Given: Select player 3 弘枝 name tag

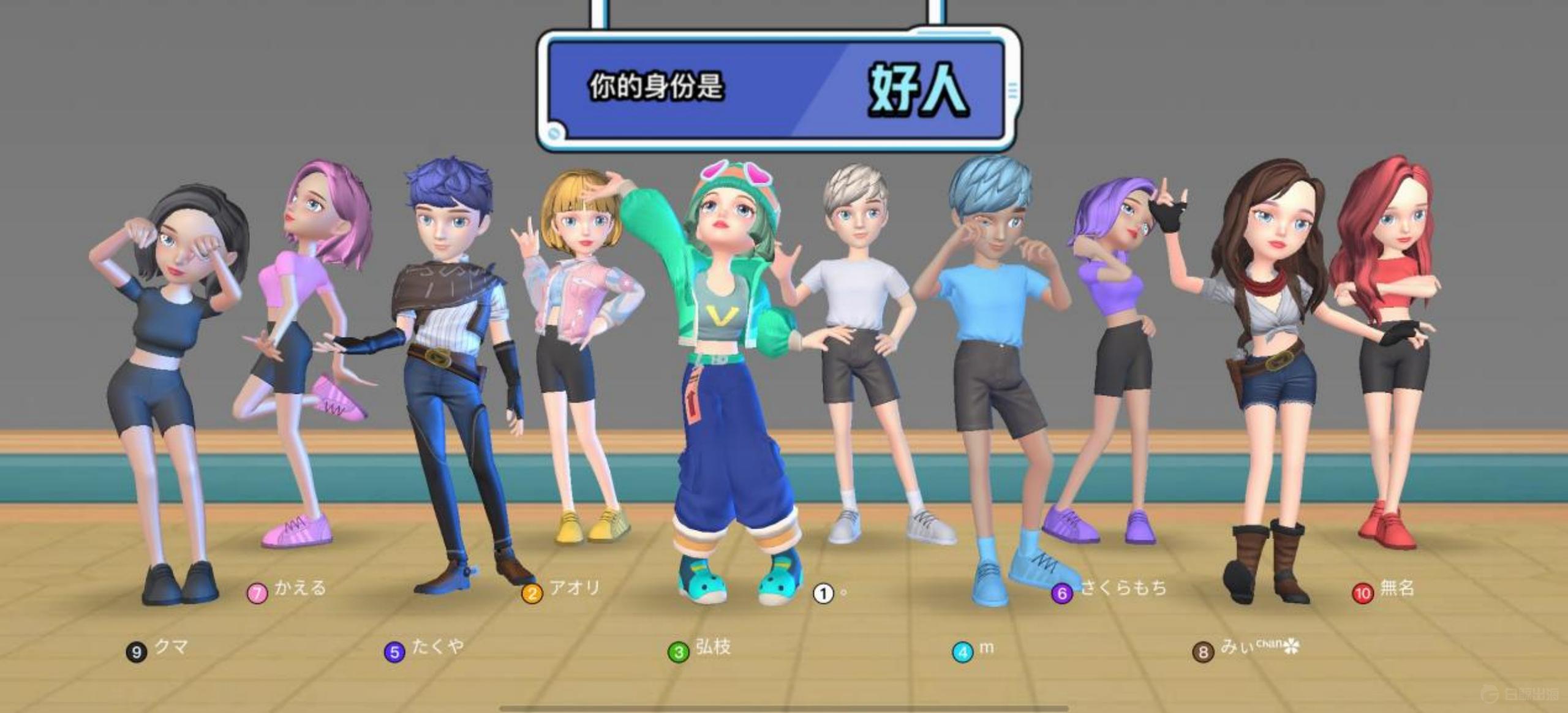Looking at the screenshot, I should click(x=699, y=649).
